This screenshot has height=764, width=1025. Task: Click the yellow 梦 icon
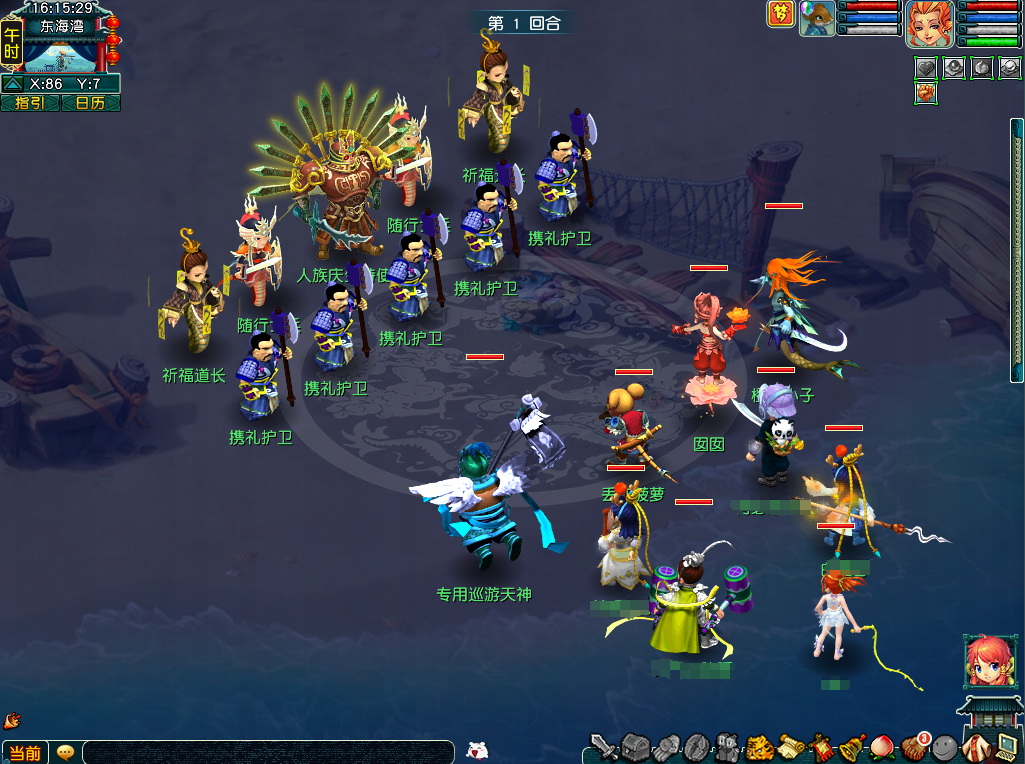(x=781, y=14)
